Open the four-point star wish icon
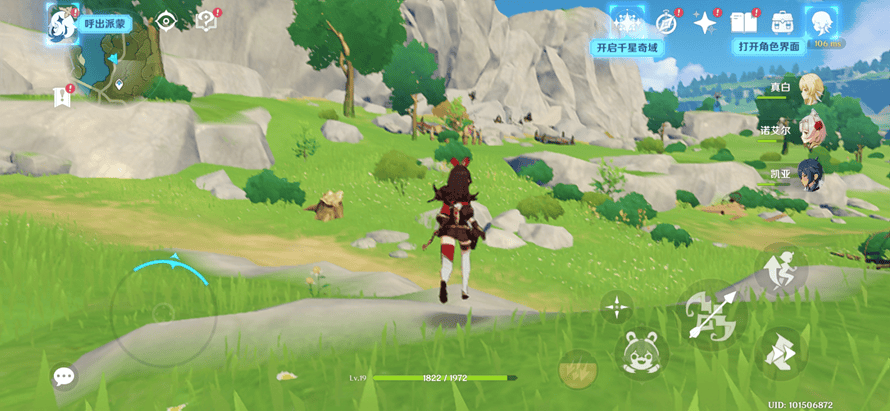Image resolution: width=890 pixels, height=411 pixels. click(705, 22)
